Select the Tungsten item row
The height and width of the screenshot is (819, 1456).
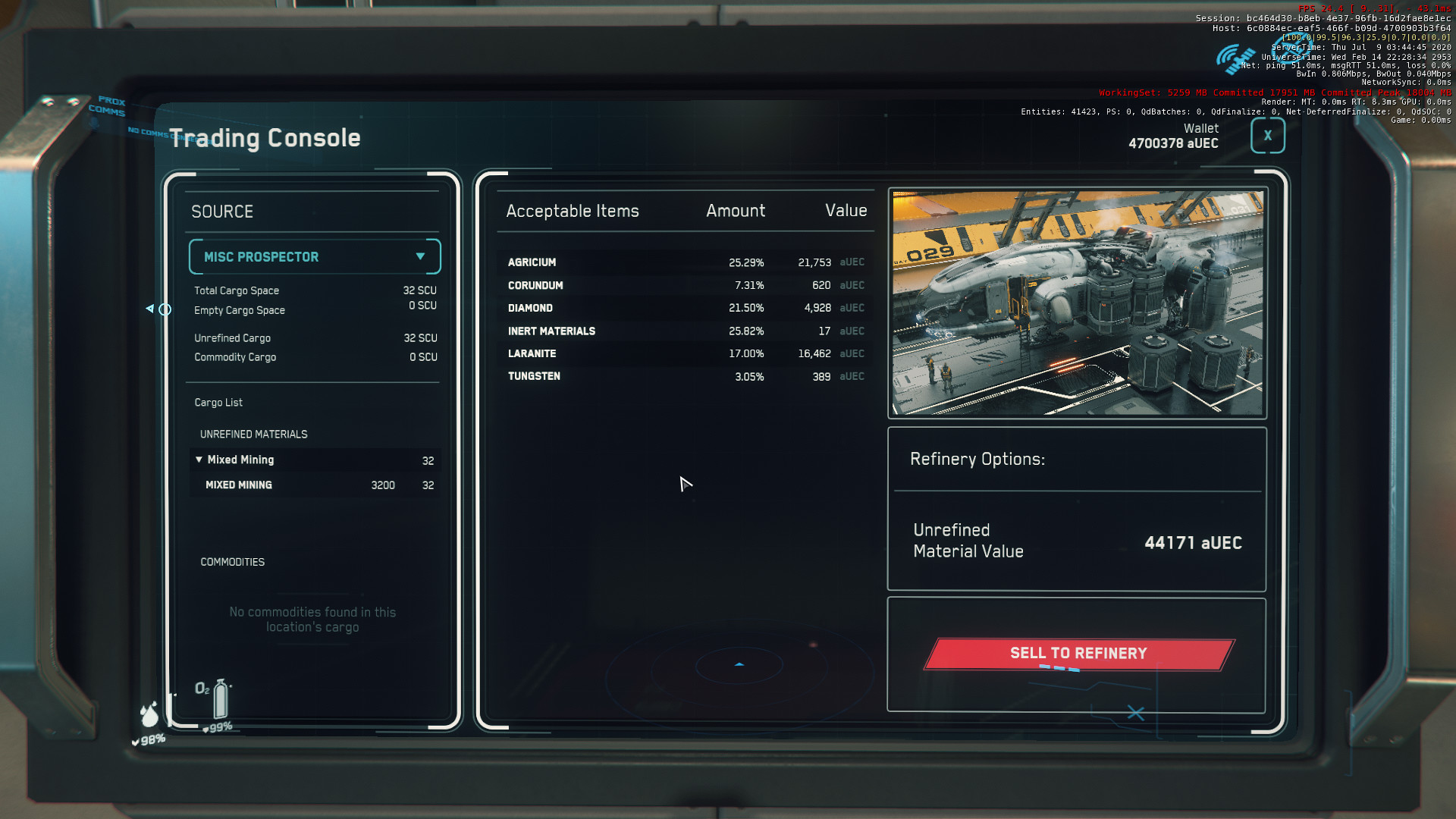[686, 377]
